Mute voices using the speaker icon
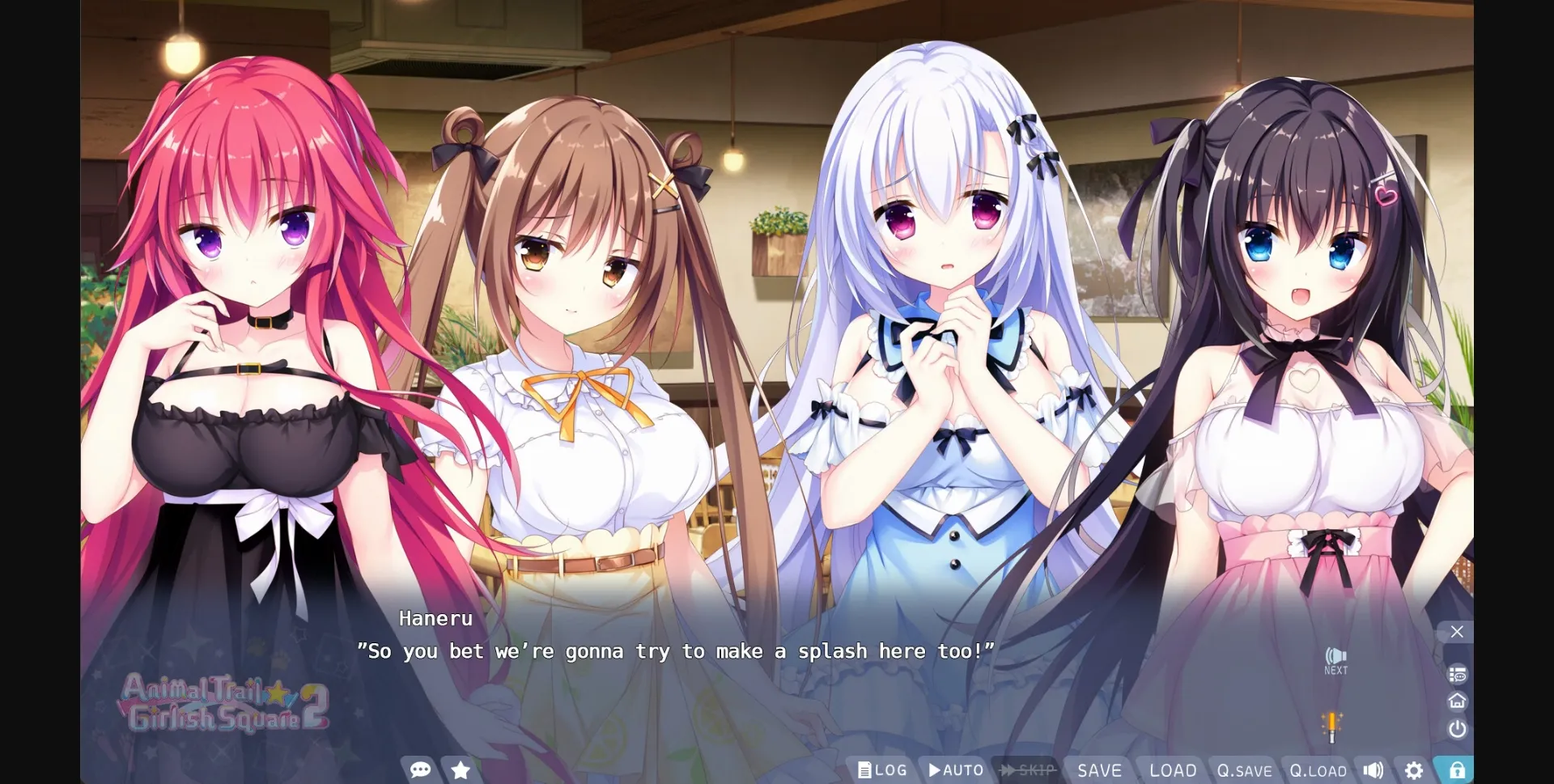The image size is (1554, 784). pos(1372,770)
